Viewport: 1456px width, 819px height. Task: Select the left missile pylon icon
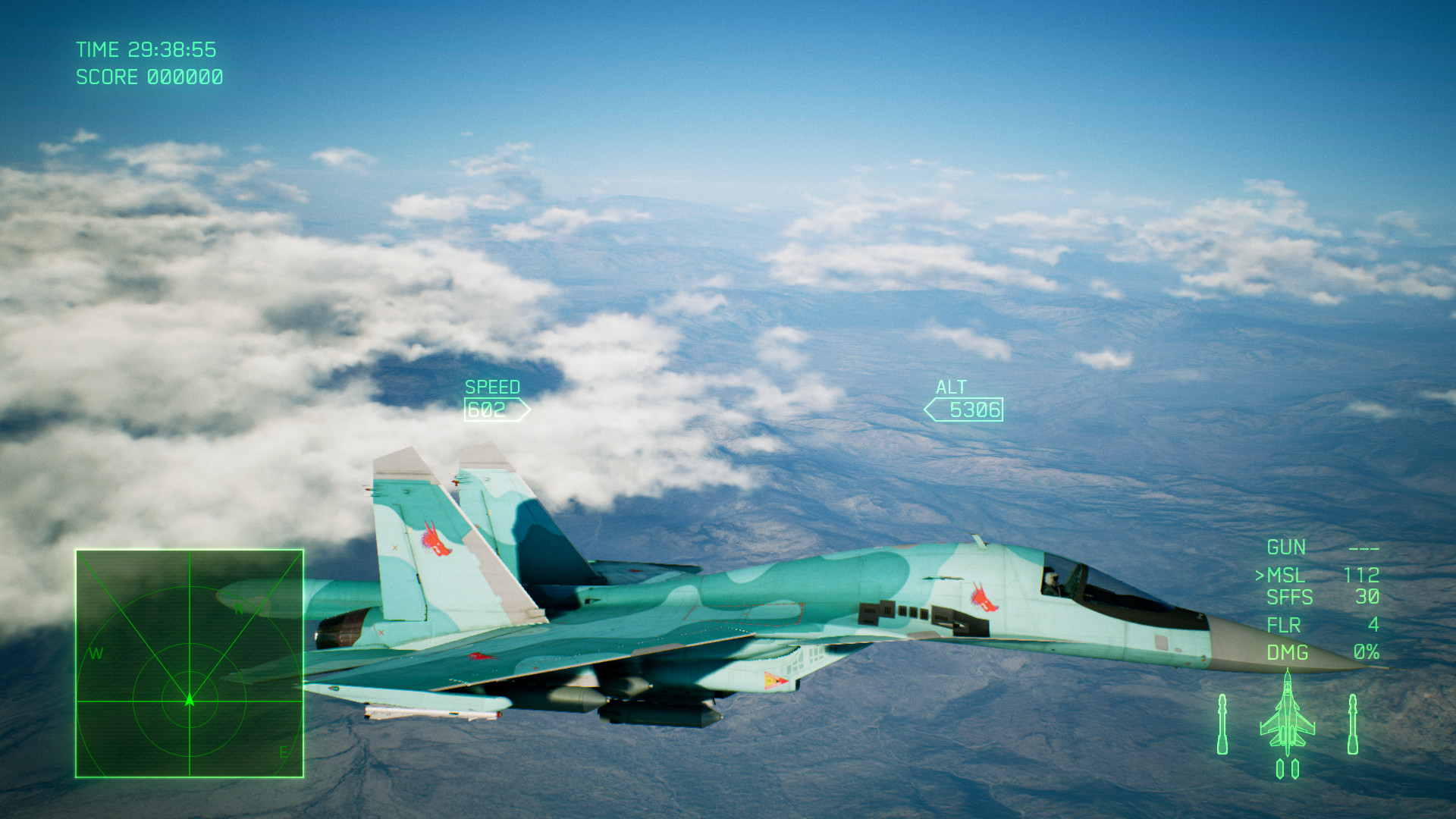pyautogui.click(x=1222, y=724)
